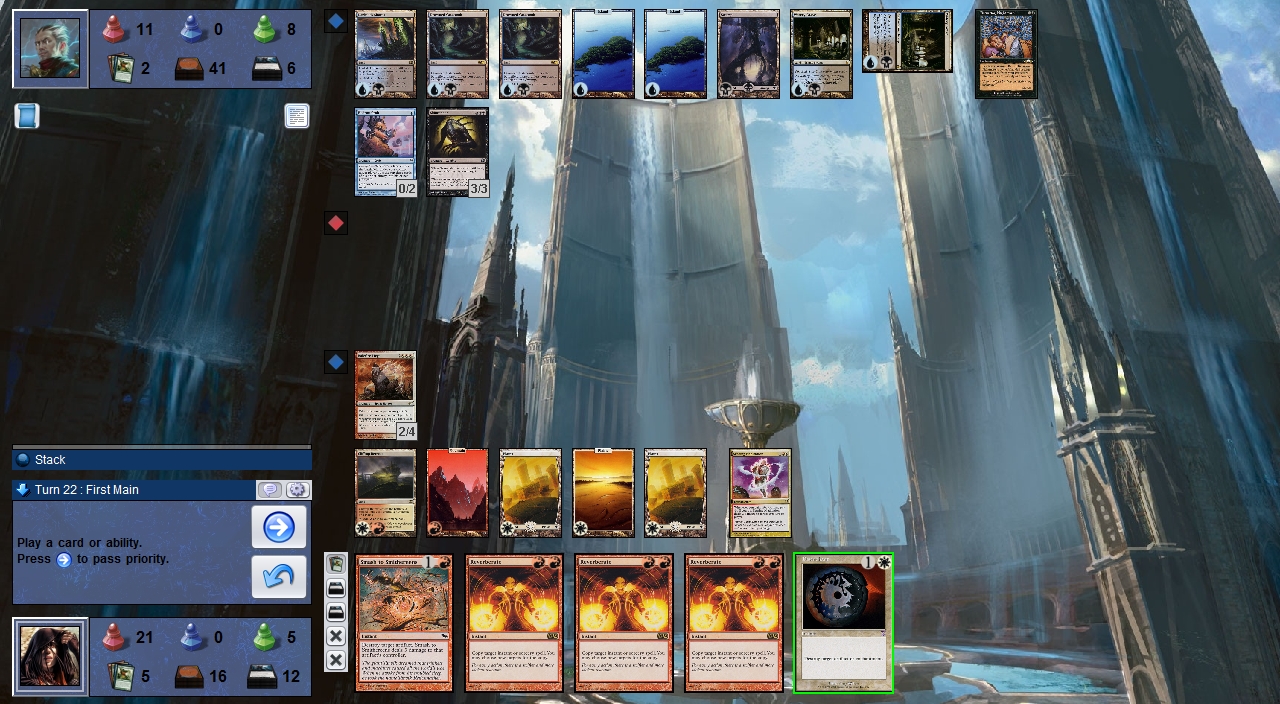Play Smash to Smithereens from hand
1280x704 pixels.
pyautogui.click(x=403, y=622)
